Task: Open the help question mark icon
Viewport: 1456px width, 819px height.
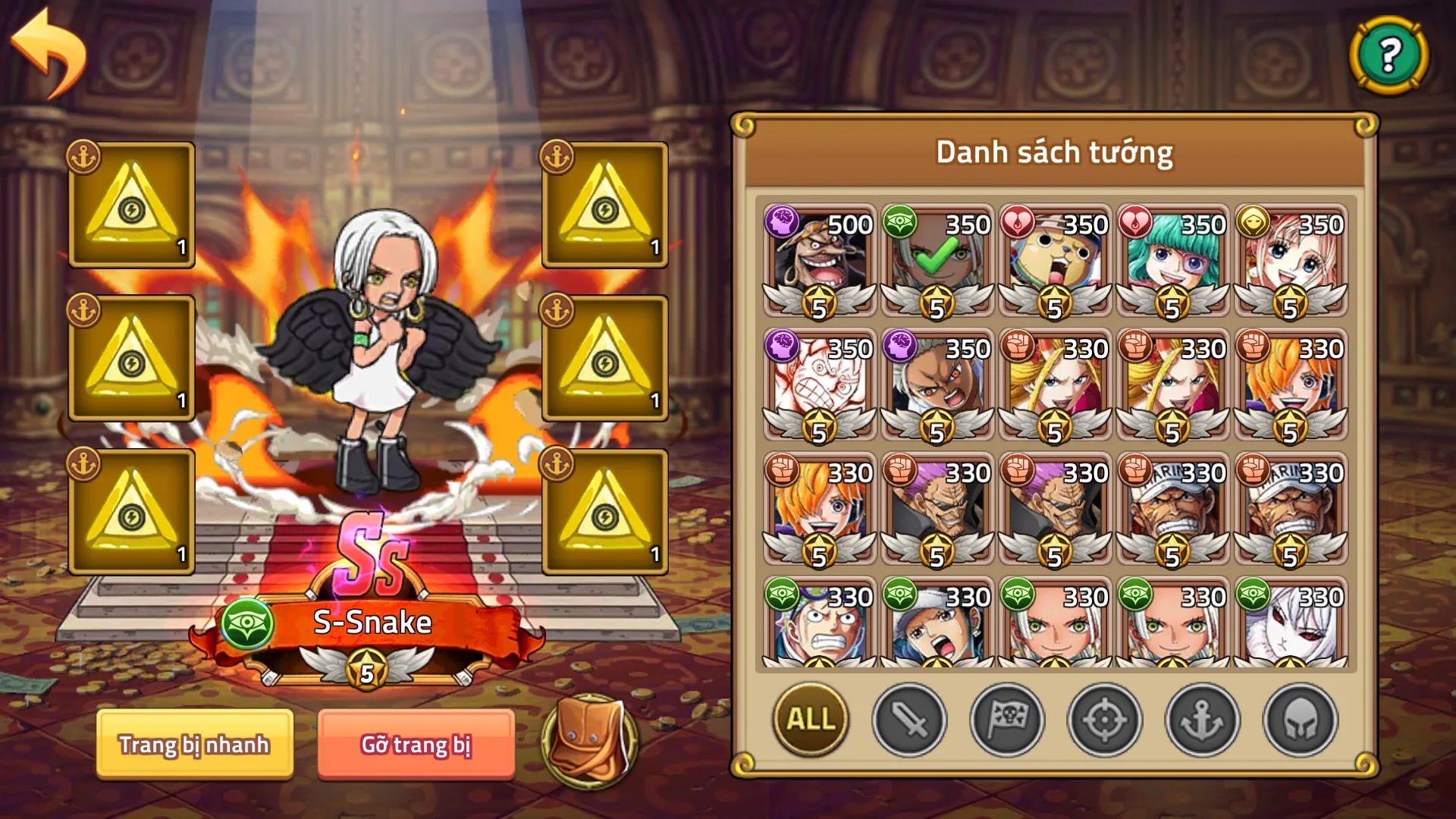Action: (1388, 57)
